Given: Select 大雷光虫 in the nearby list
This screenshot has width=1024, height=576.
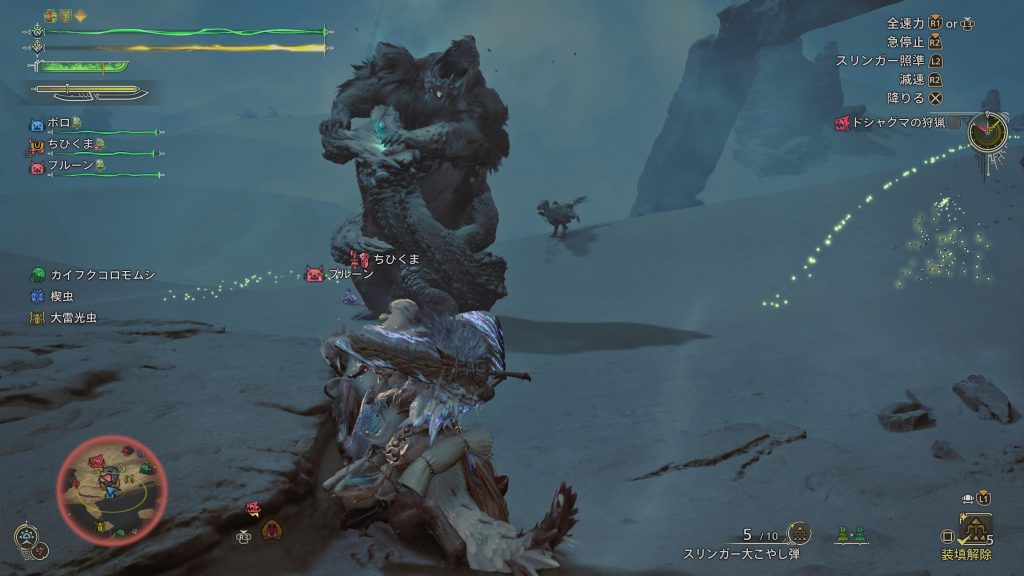Looking at the screenshot, I should 62,318.
